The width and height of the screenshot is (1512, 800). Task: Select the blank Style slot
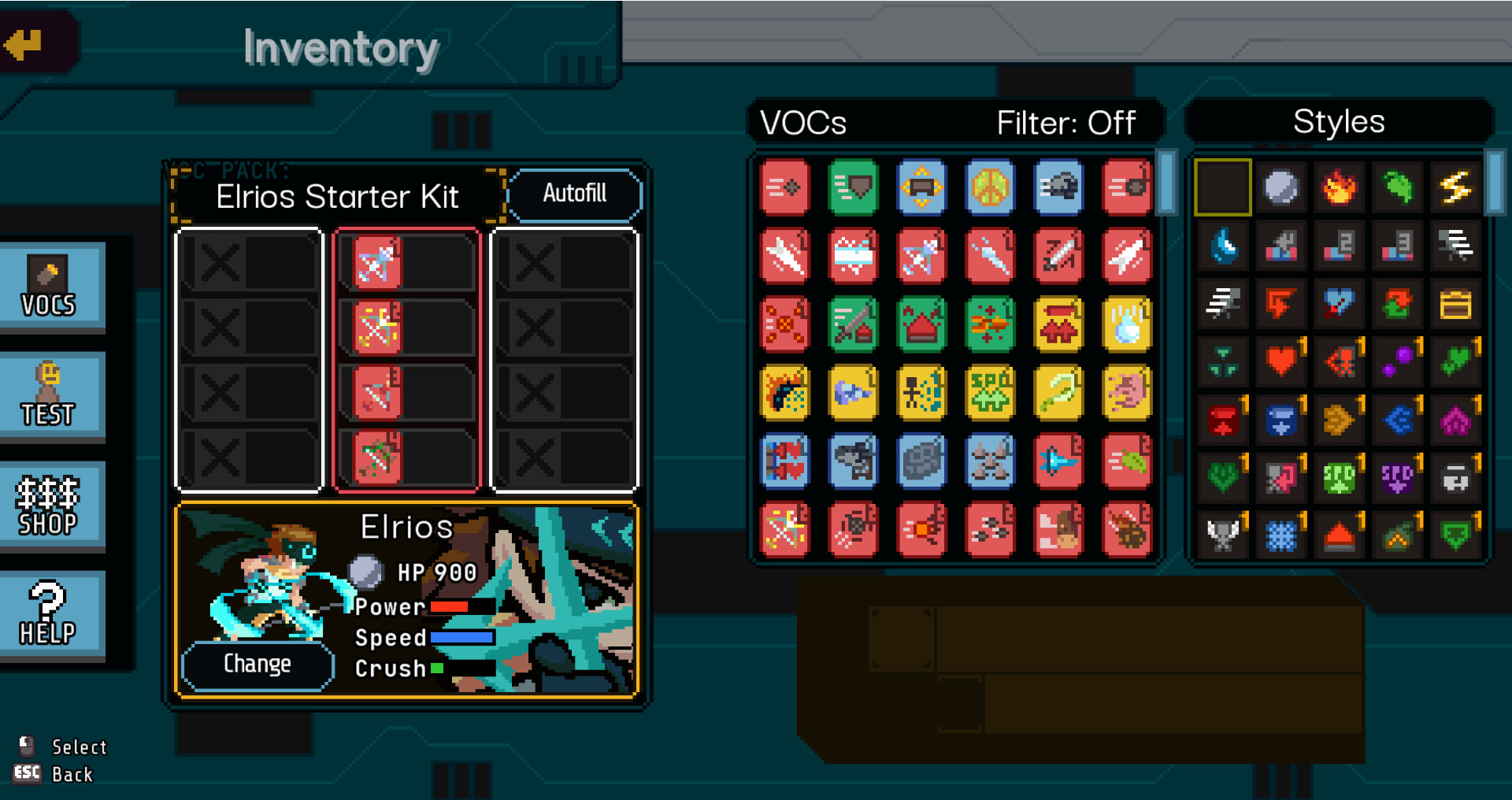(x=1223, y=187)
